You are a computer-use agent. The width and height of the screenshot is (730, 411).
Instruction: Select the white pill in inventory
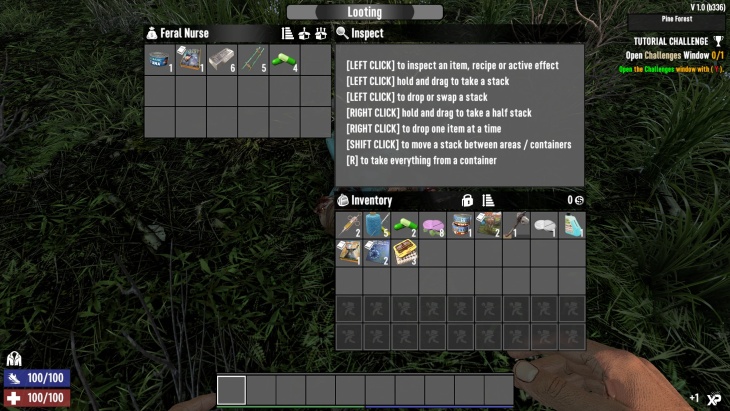pos(544,226)
